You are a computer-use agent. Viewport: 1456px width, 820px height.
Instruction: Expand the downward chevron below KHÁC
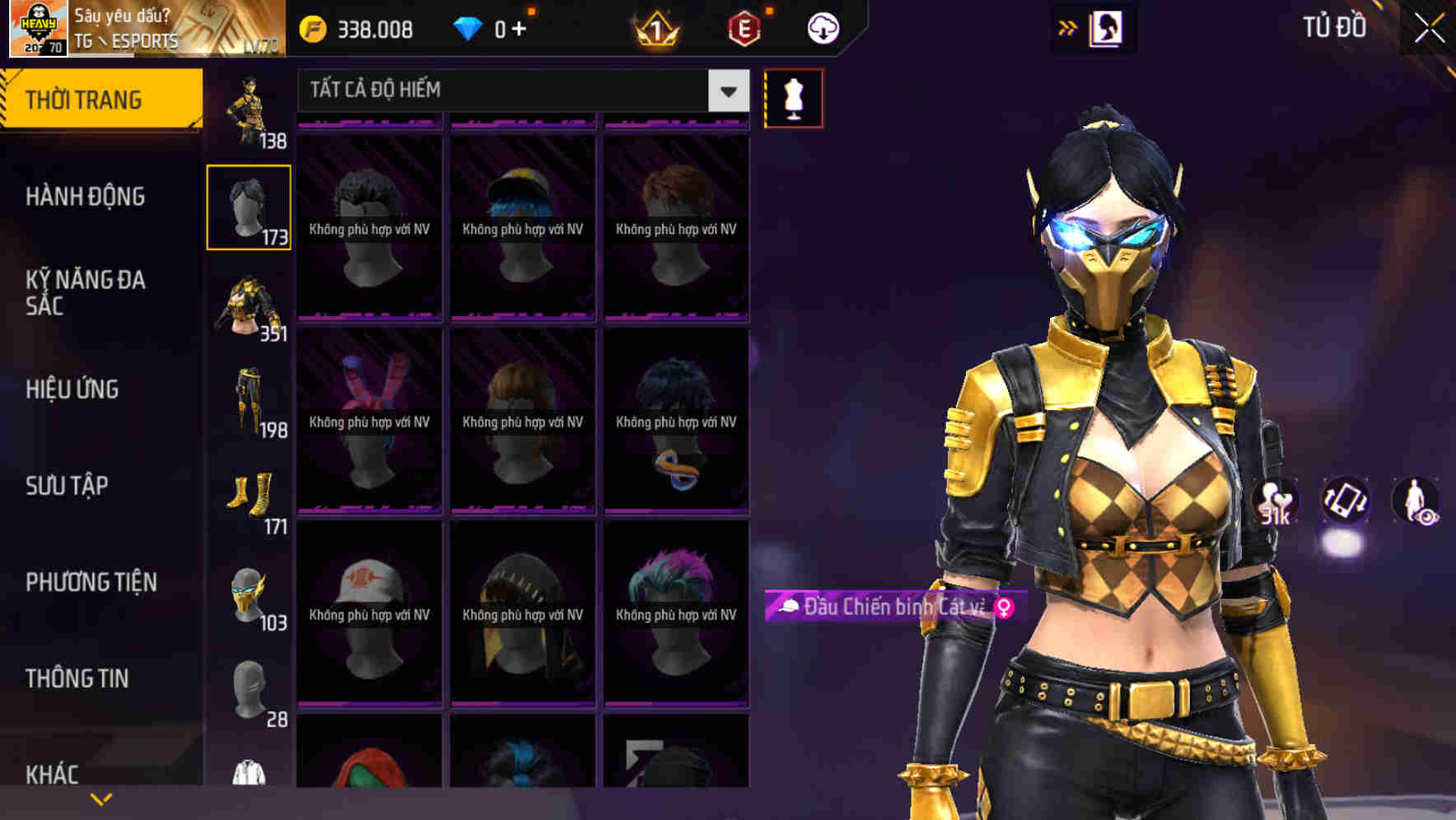101,798
